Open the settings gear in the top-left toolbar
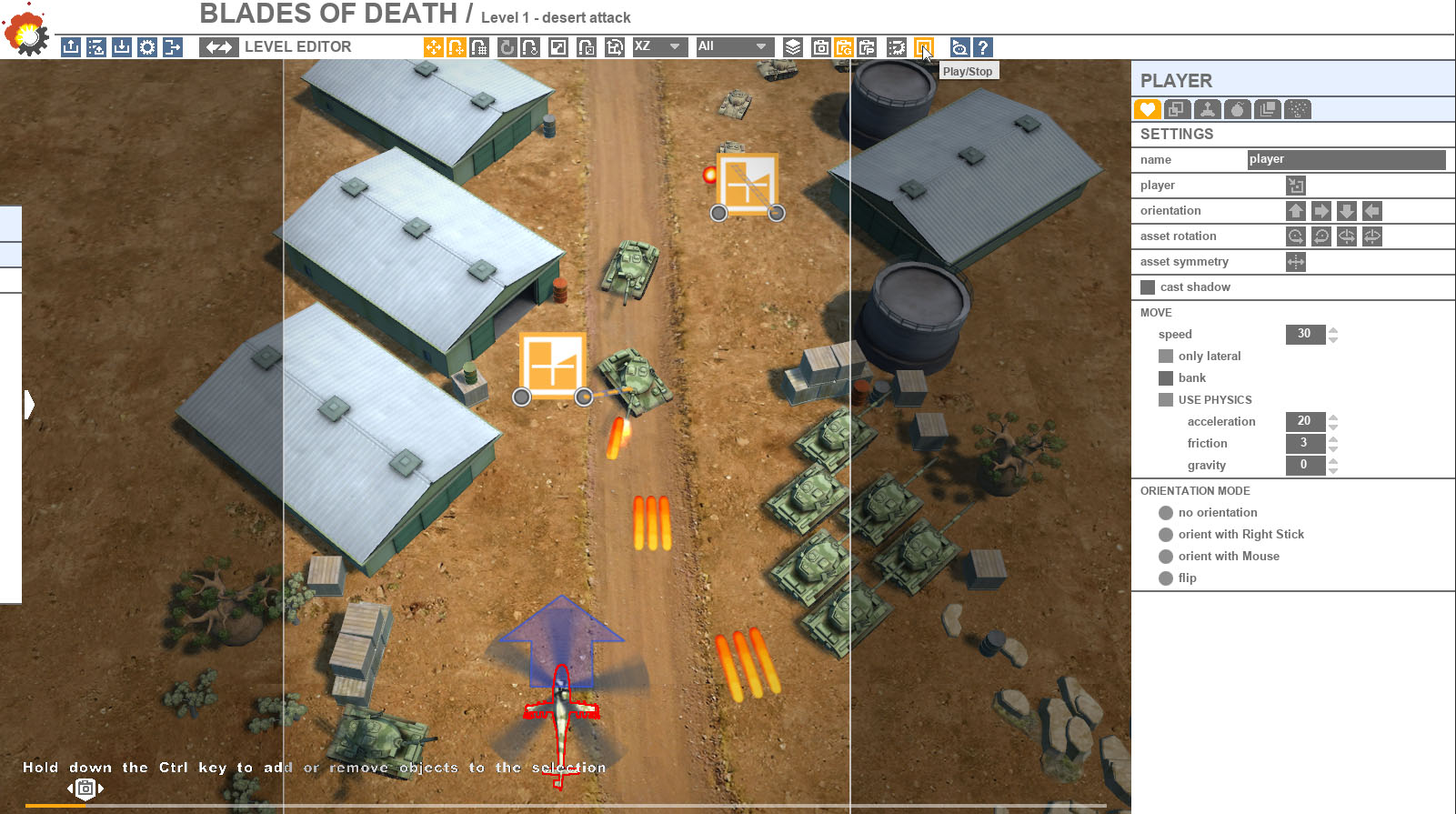This screenshot has width=1456, height=814. click(146, 46)
